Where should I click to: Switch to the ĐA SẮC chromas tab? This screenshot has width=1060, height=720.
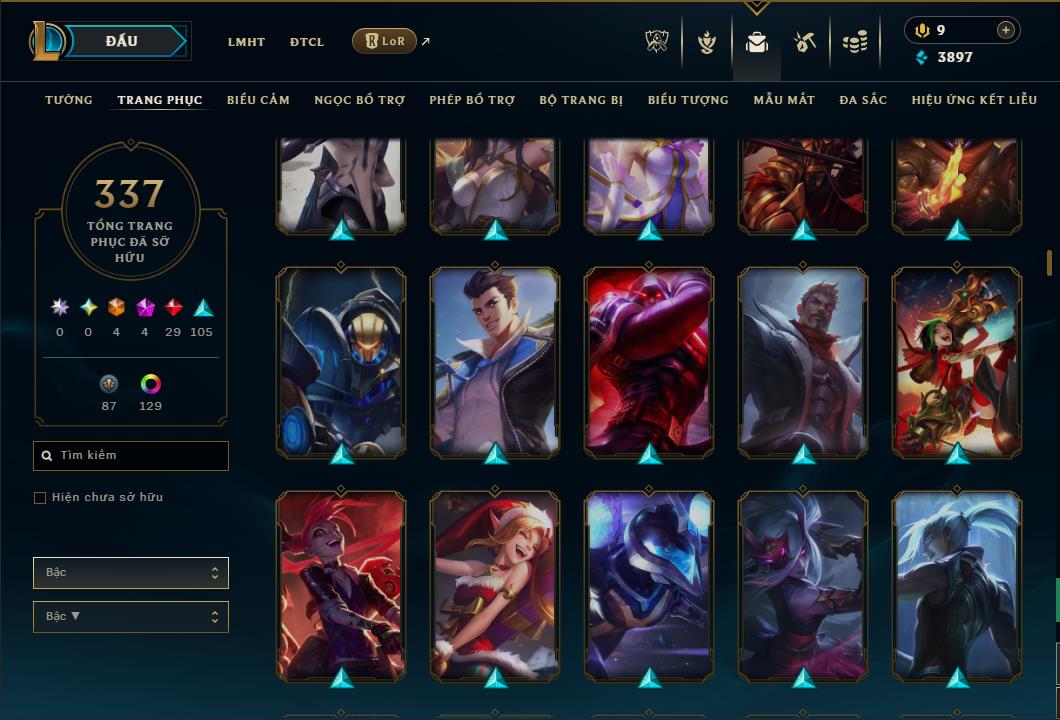click(863, 100)
